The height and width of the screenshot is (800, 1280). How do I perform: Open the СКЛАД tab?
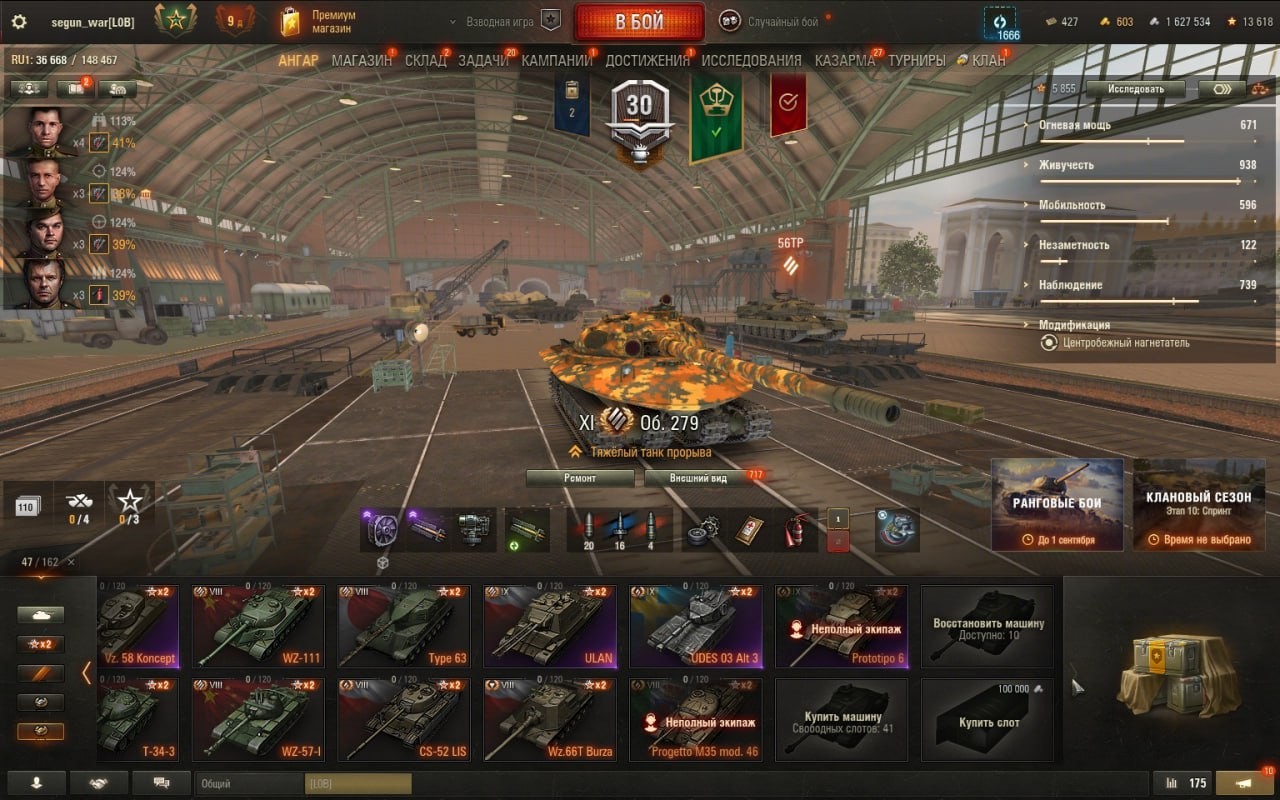(425, 60)
